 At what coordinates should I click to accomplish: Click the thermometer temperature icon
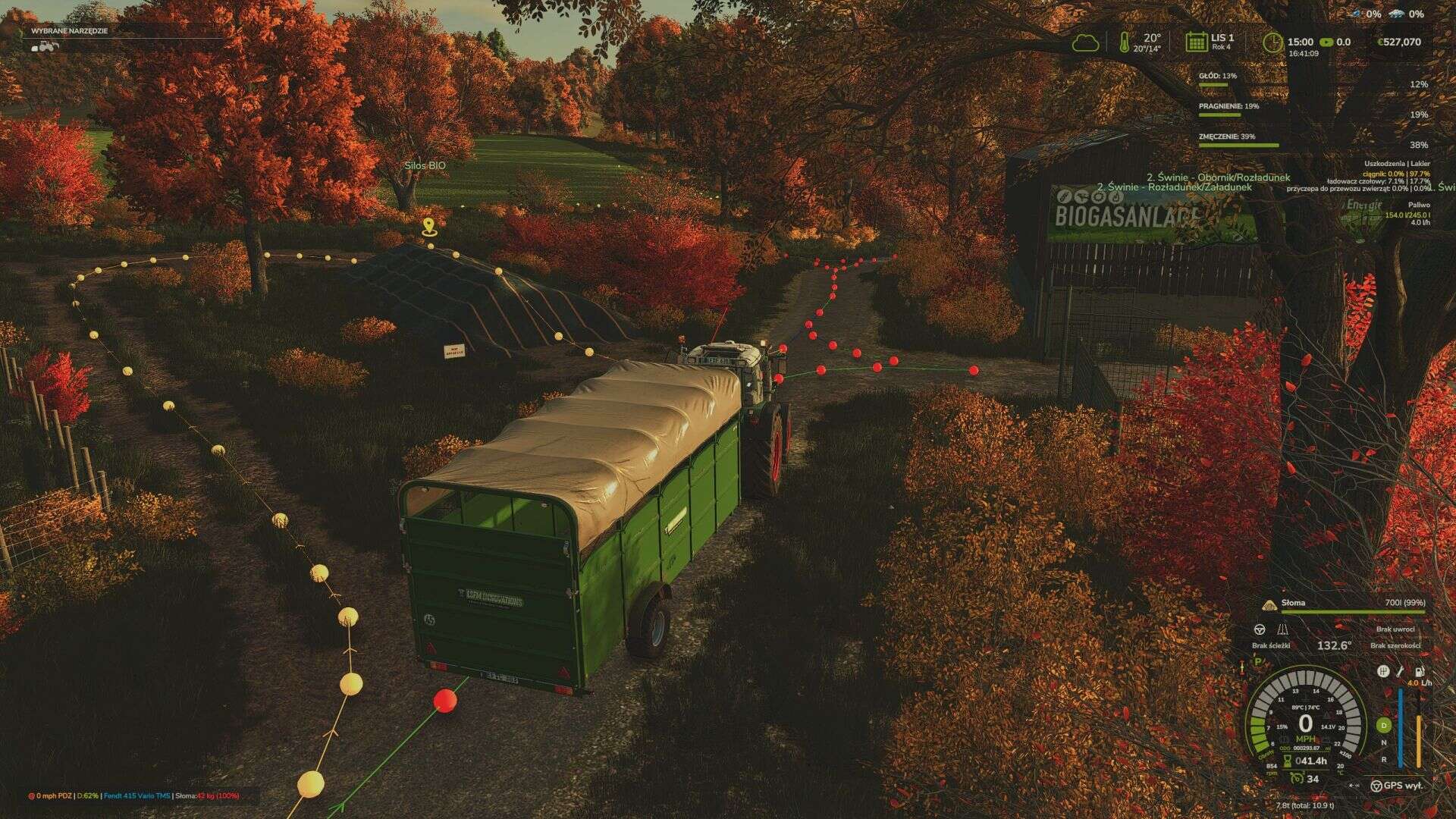[1125, 42]
